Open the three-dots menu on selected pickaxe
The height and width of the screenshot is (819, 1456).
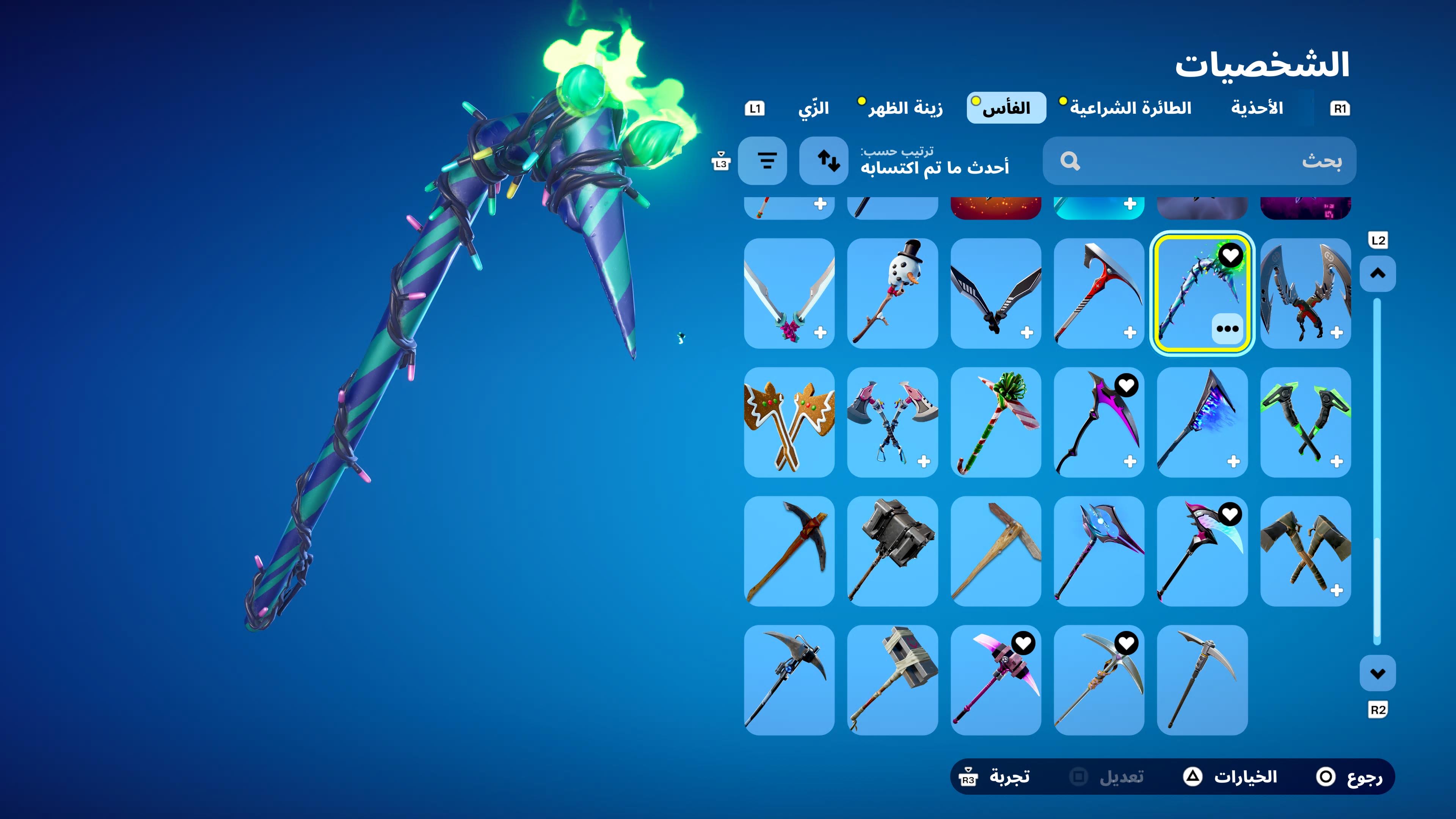[1227, 329]
